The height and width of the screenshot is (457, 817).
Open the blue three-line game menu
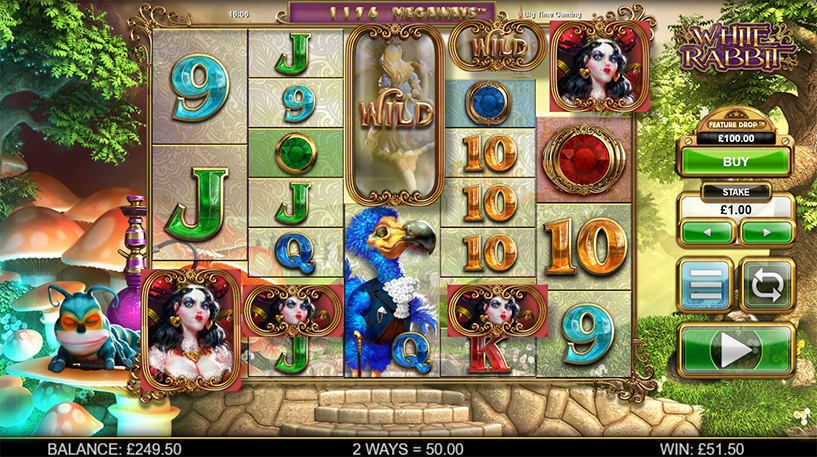[706, 285]
